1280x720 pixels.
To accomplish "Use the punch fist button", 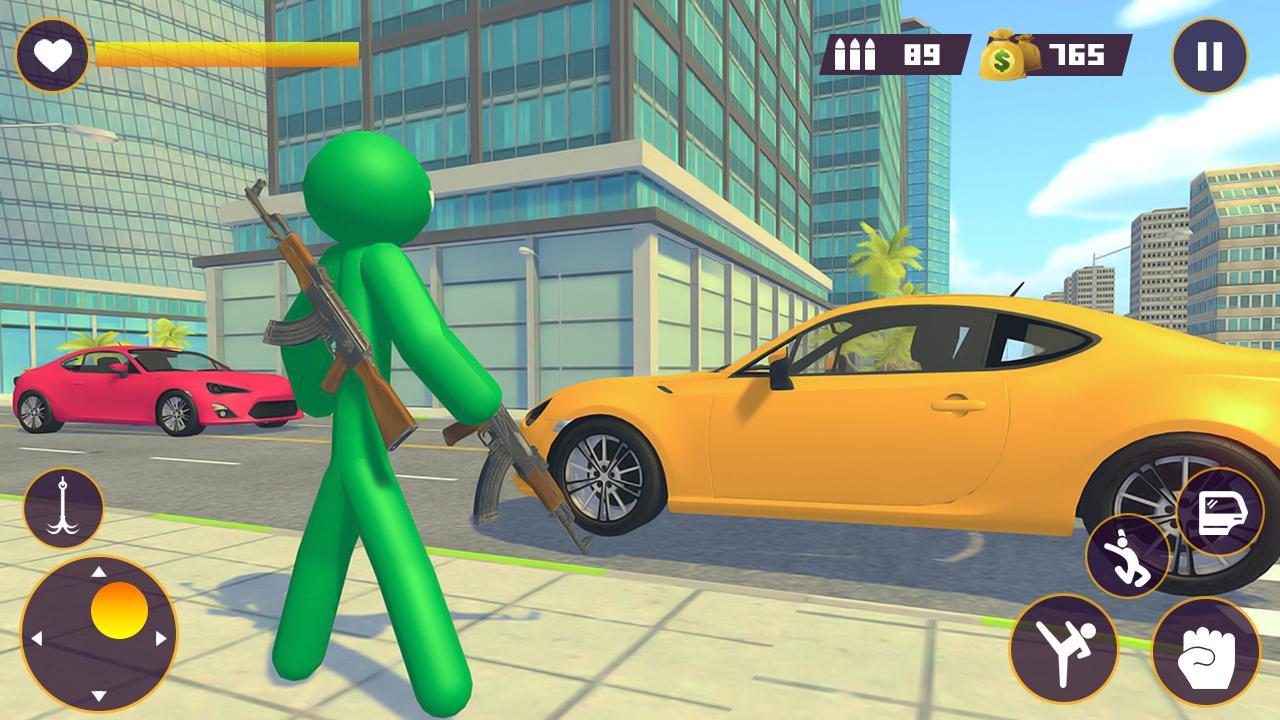I will (x=1205, y=652).
